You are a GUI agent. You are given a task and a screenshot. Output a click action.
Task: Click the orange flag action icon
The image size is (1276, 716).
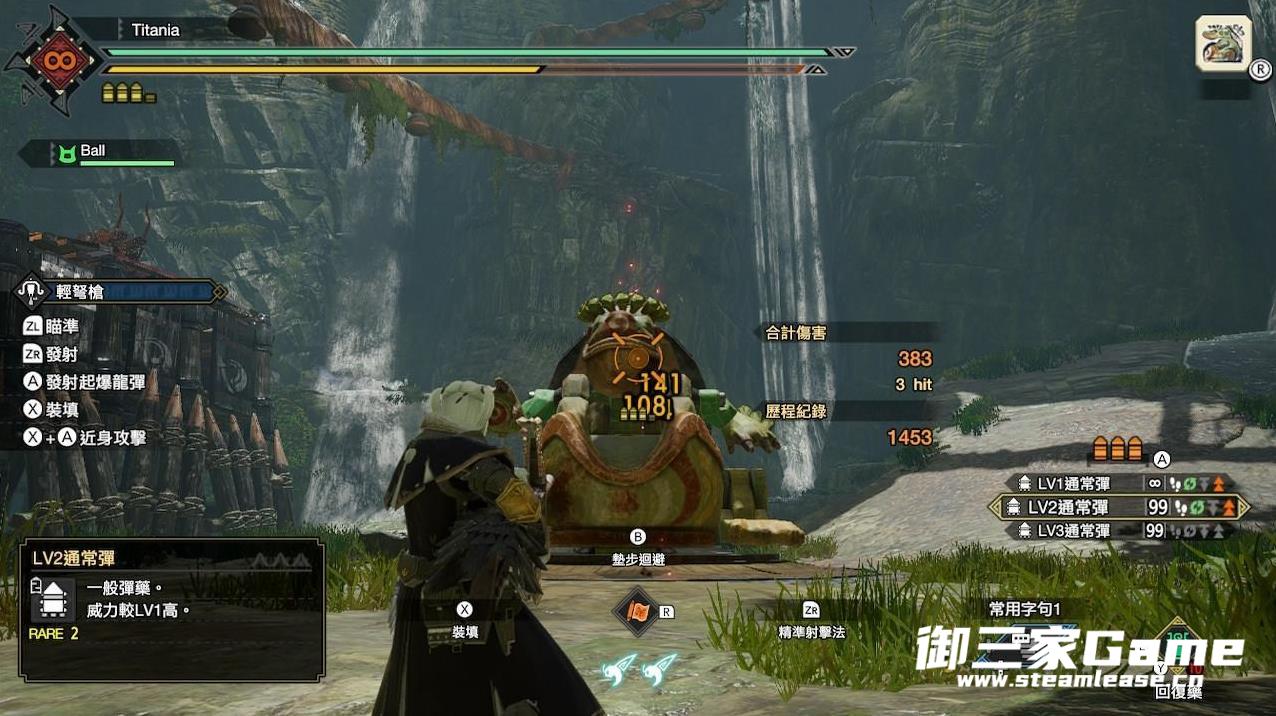(x=635, y=610)
